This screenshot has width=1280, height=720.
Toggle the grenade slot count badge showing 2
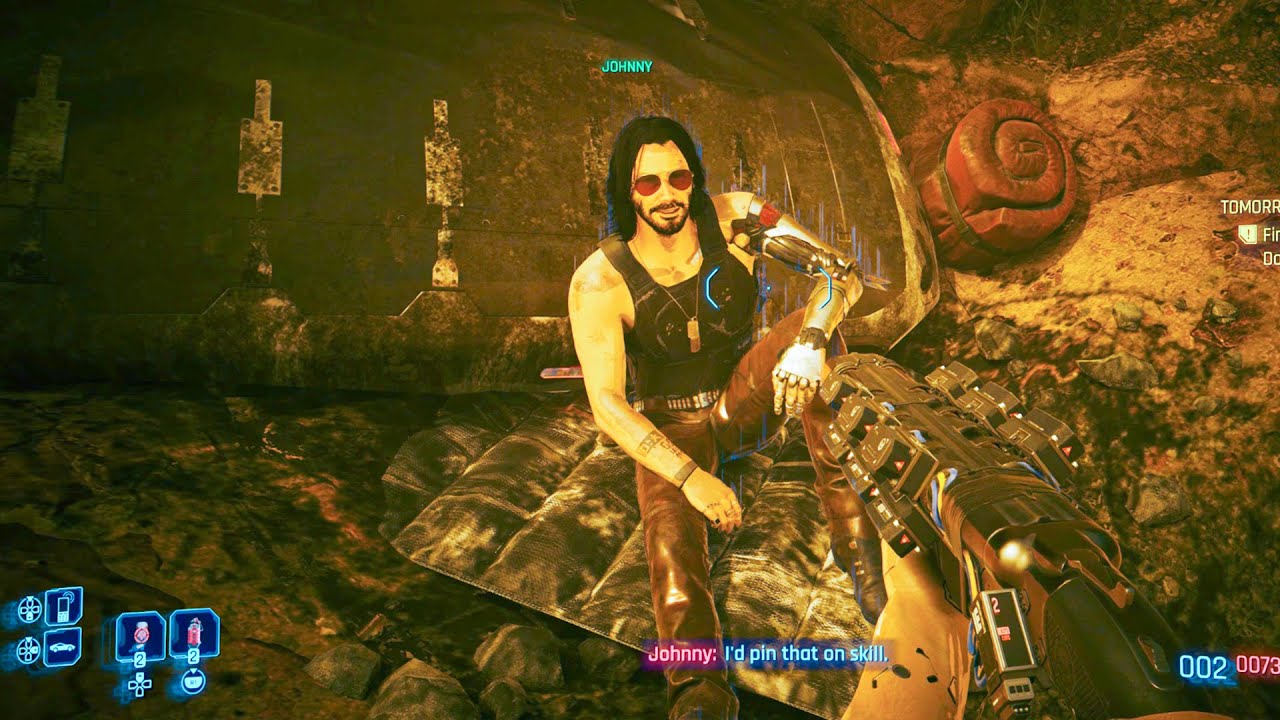[x=140, y=658]
